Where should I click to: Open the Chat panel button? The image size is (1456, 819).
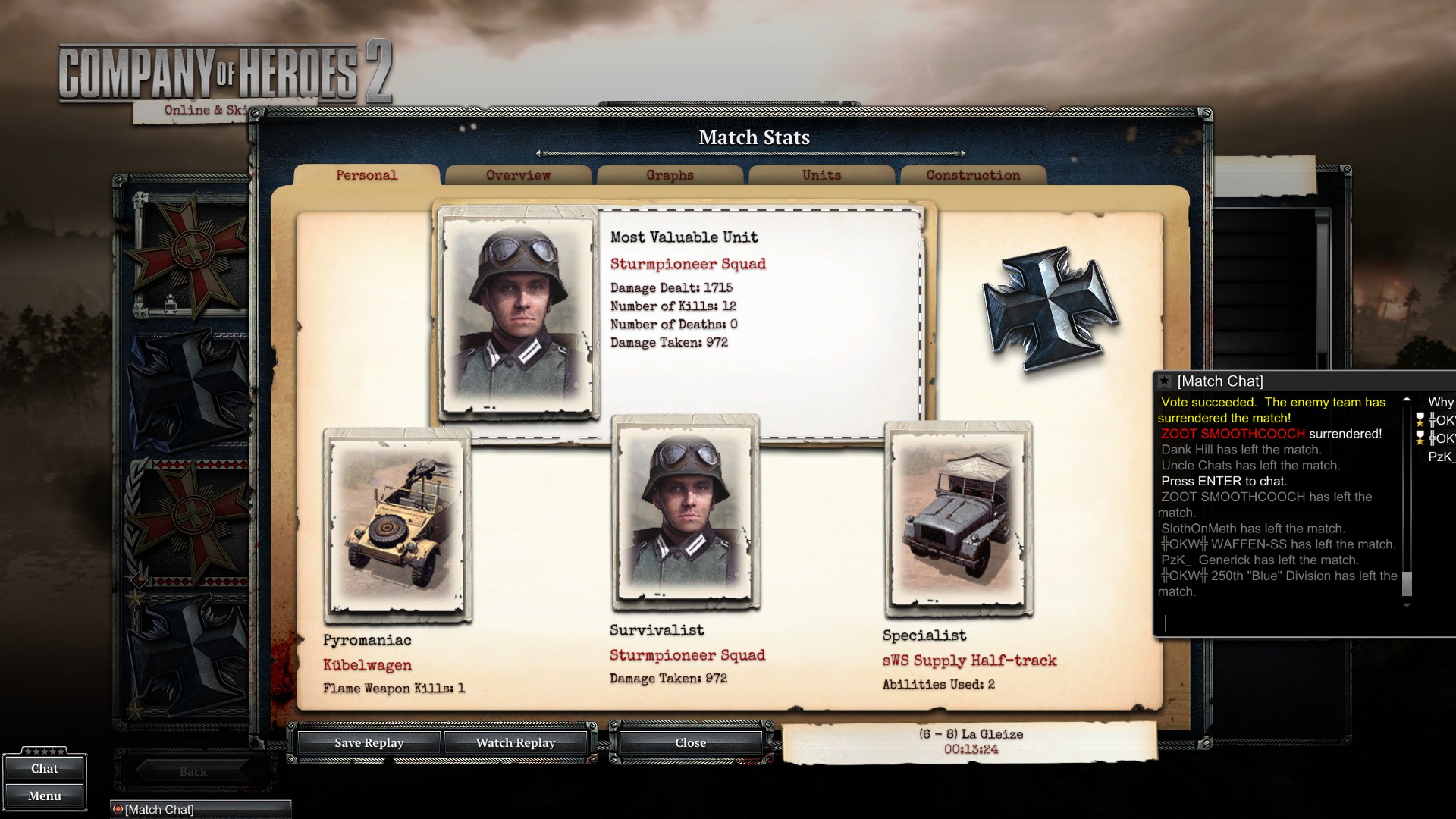[x=44, y=768]
